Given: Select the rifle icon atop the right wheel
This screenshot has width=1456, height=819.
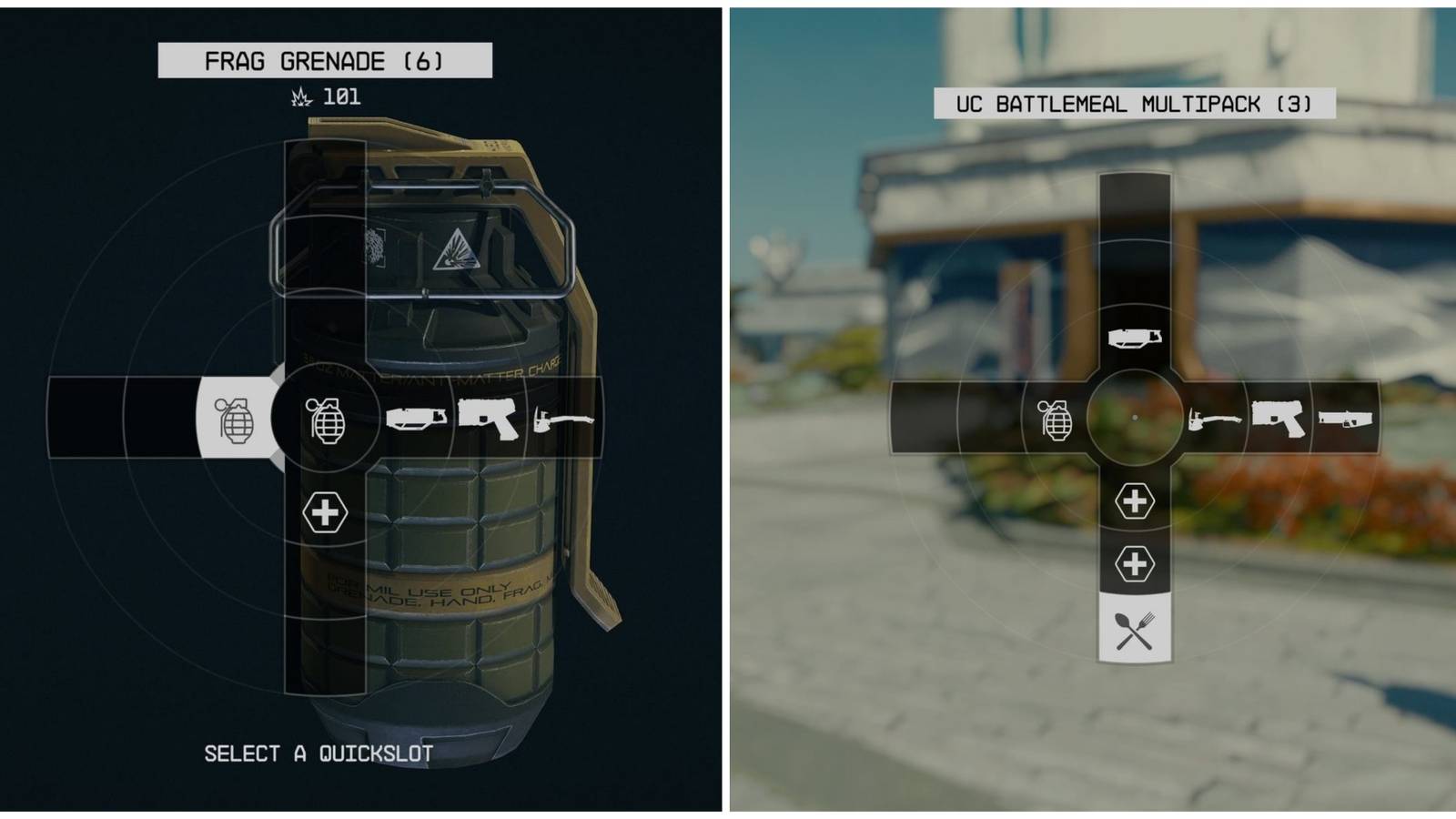Looking at the screenshot, I should [x=1135, y=336].
